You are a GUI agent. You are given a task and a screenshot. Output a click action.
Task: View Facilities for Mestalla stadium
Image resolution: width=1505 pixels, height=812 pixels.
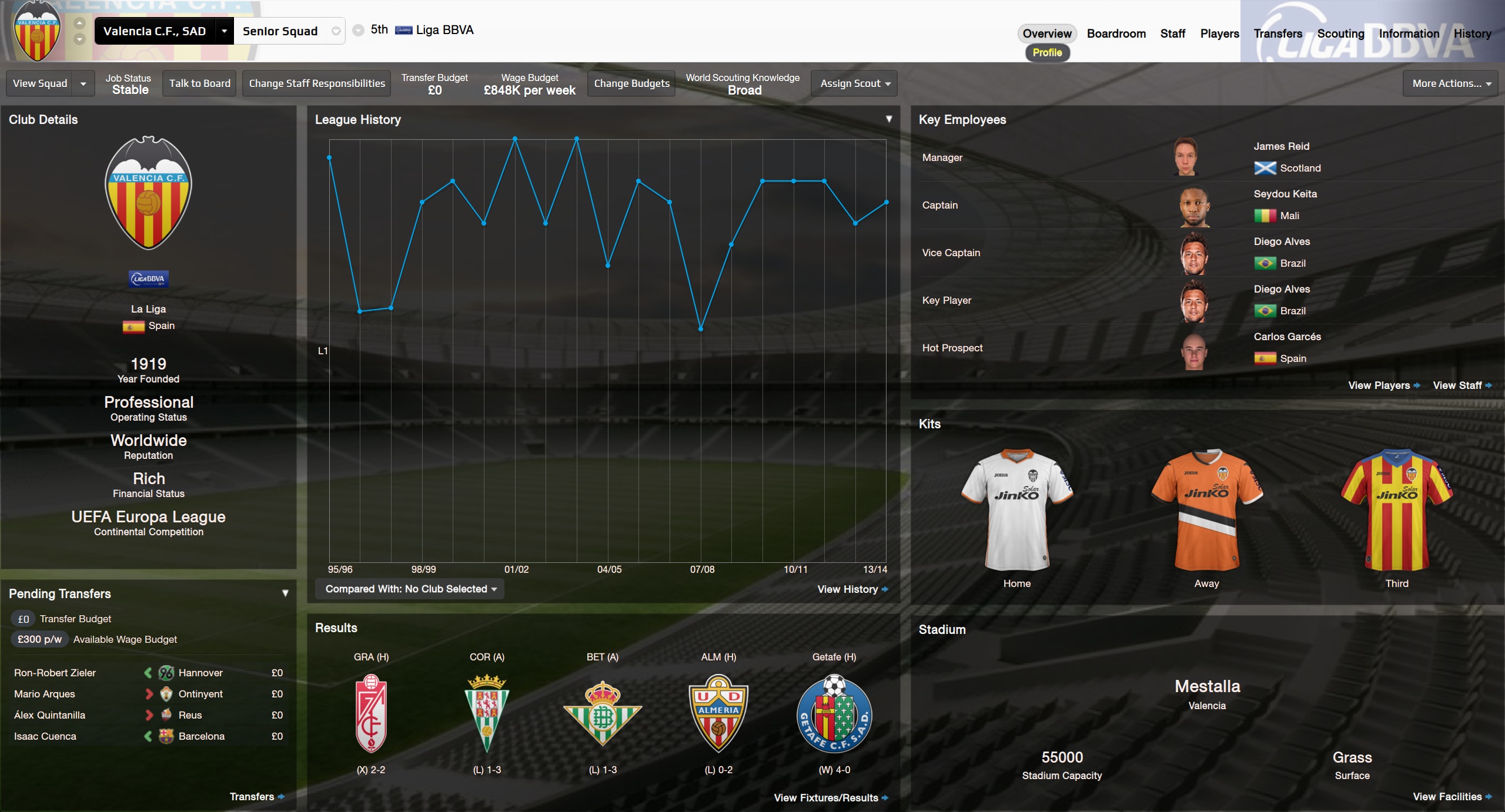(x=1452, y=797)
